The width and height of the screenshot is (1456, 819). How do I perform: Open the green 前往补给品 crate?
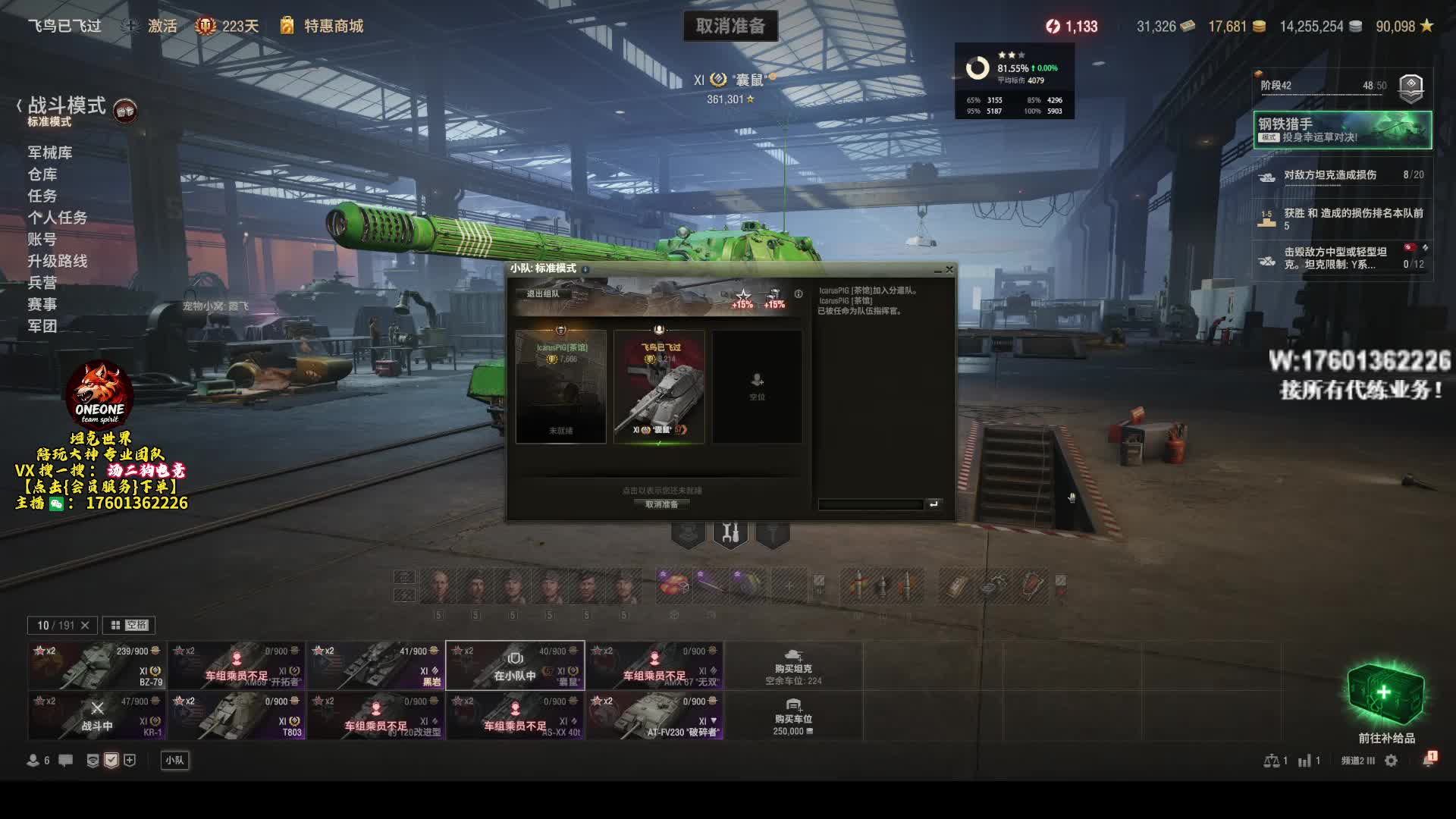point(1386,696)
